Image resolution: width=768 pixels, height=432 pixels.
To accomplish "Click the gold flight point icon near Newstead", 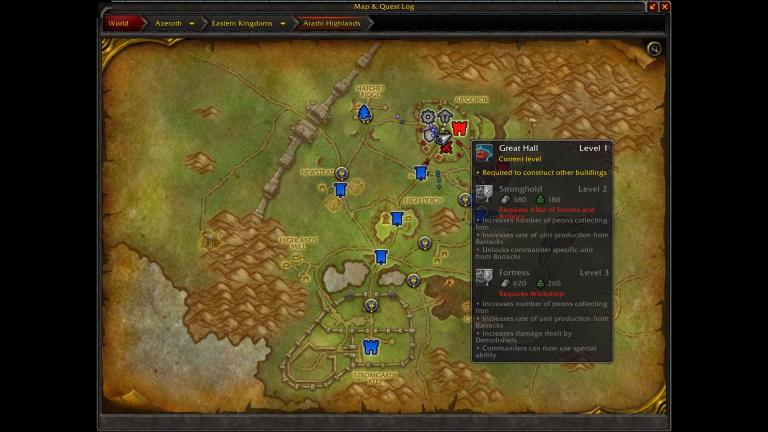I will tap(341, 173).
